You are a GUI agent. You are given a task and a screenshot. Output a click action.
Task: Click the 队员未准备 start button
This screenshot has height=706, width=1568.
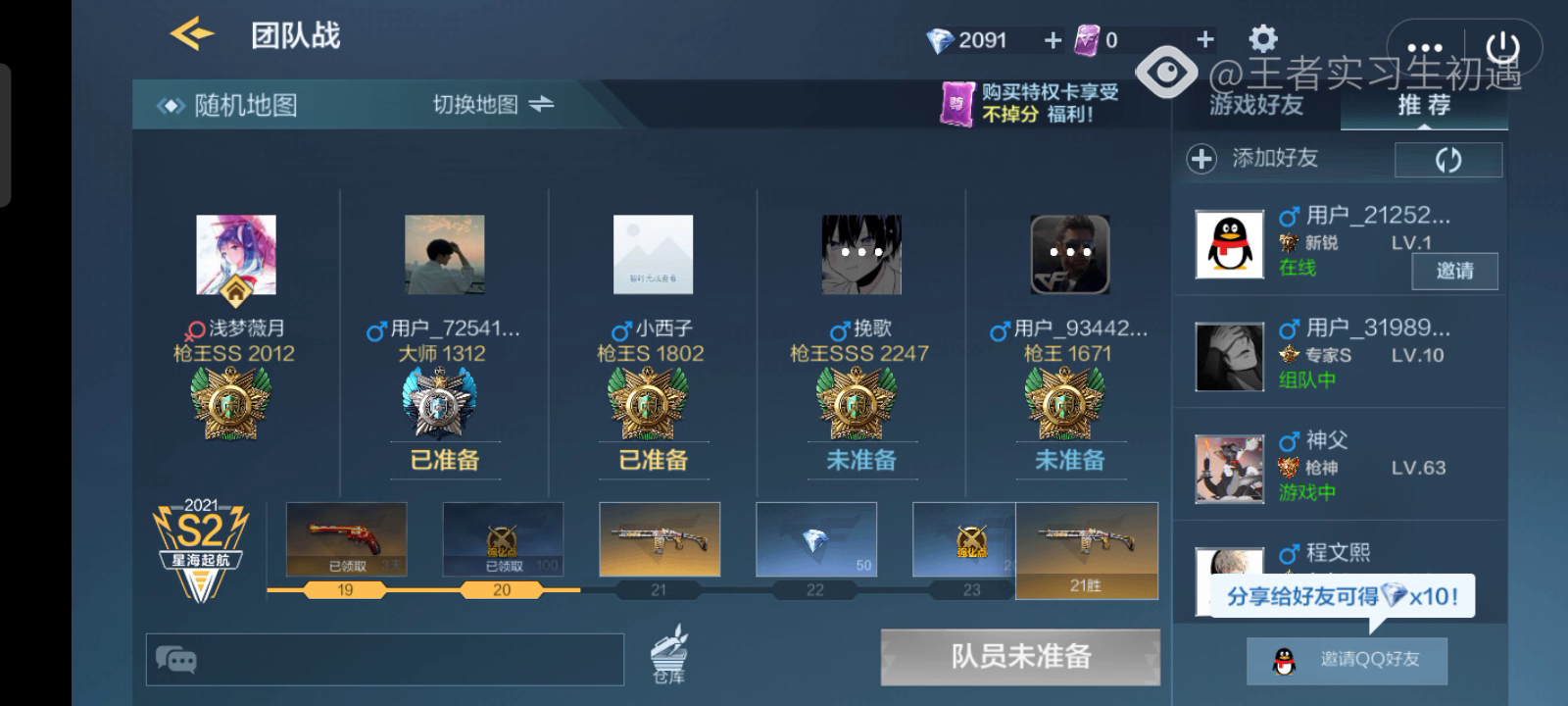1020,657
